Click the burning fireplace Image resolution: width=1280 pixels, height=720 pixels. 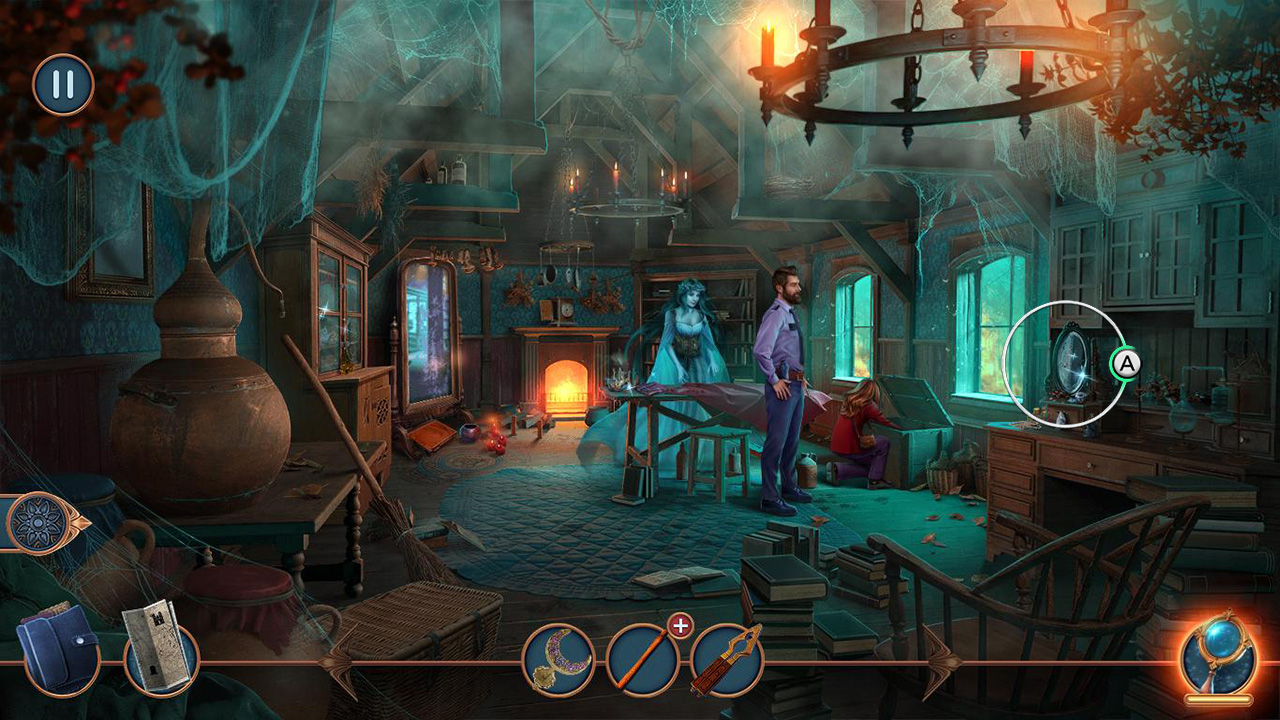click(x=565, y=390)
